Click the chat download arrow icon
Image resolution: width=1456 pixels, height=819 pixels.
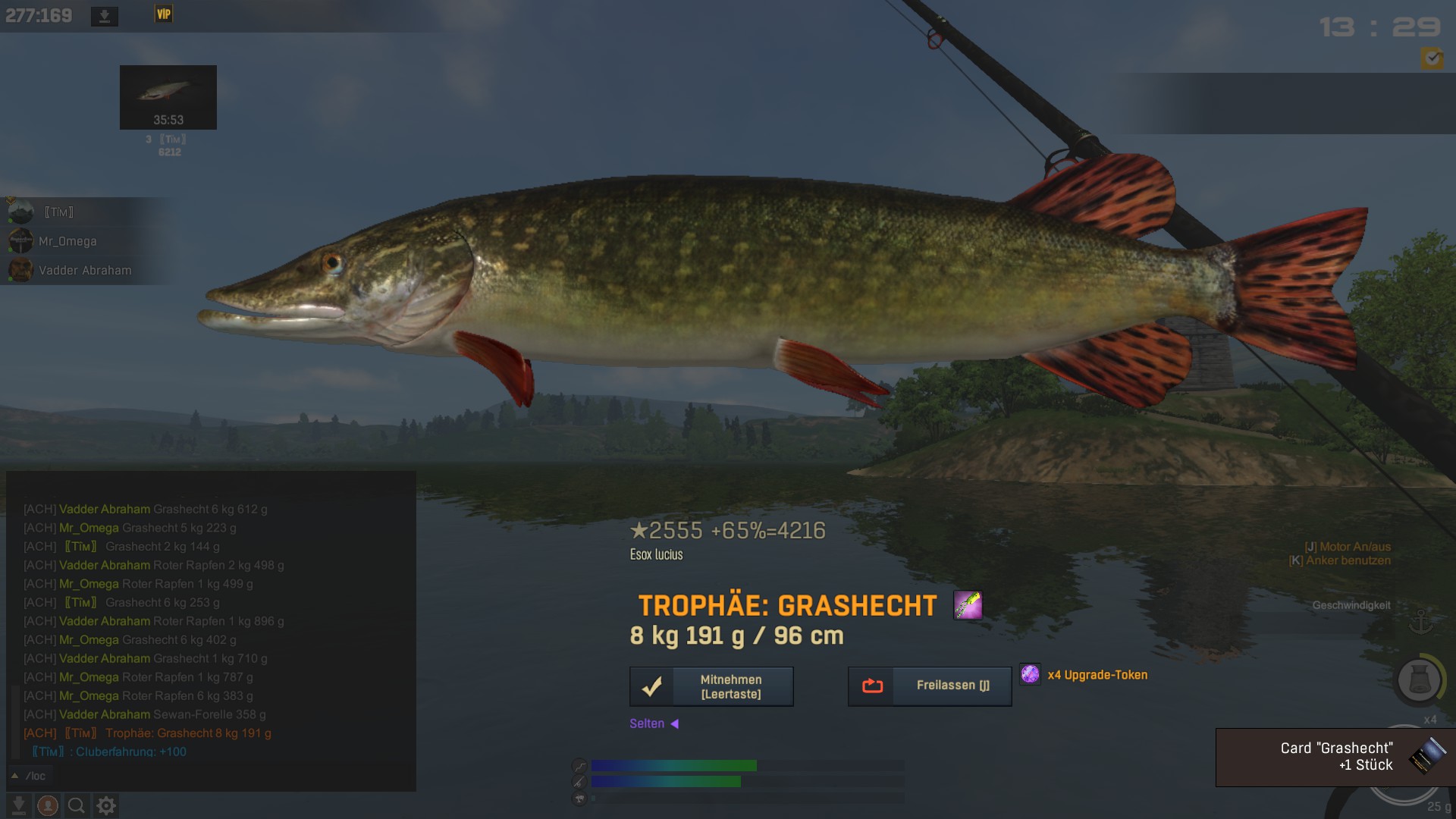pyautogui.click(x=19, y=805)
